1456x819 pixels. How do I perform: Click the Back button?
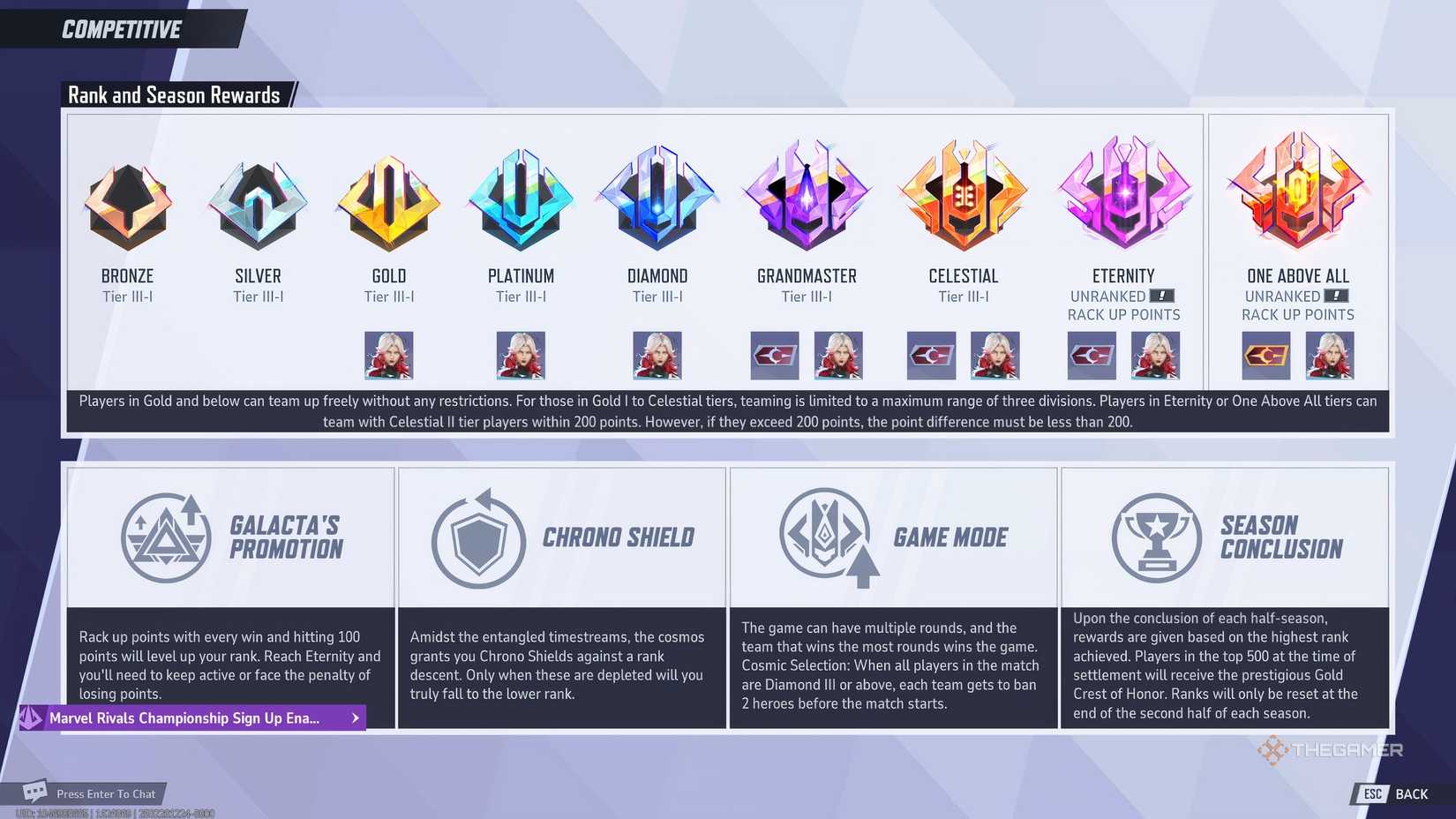(1397, 793)
